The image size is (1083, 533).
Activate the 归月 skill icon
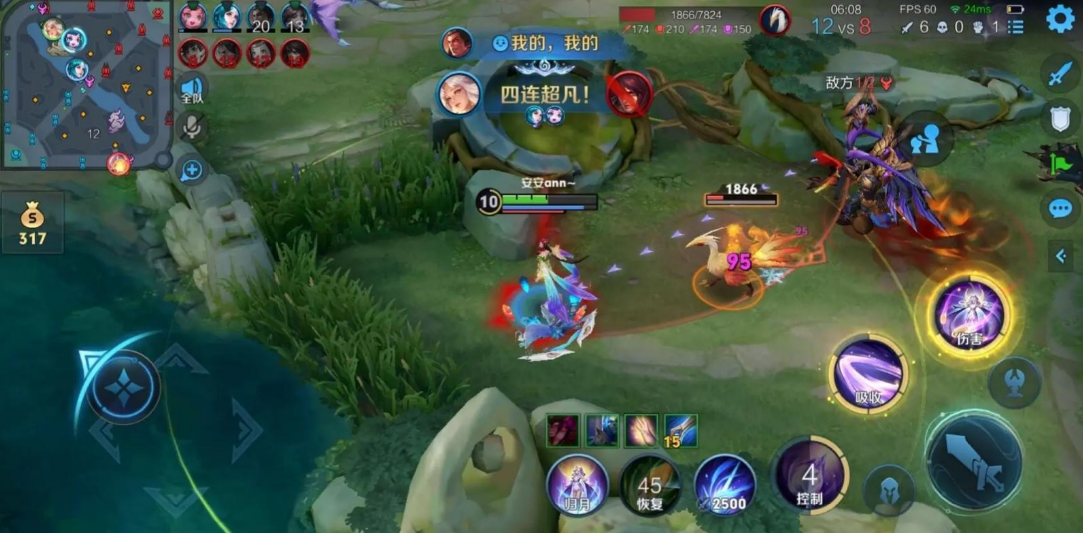pyautogui.click(x=577, y=484)
